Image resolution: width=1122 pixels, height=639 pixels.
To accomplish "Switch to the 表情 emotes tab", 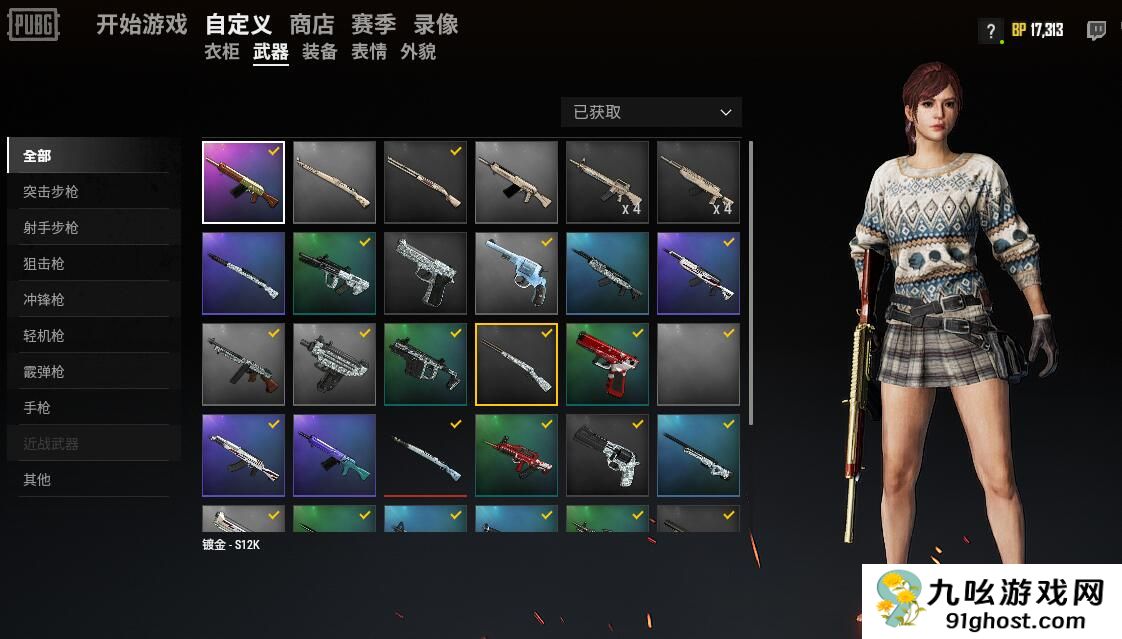I will point(368,52).
